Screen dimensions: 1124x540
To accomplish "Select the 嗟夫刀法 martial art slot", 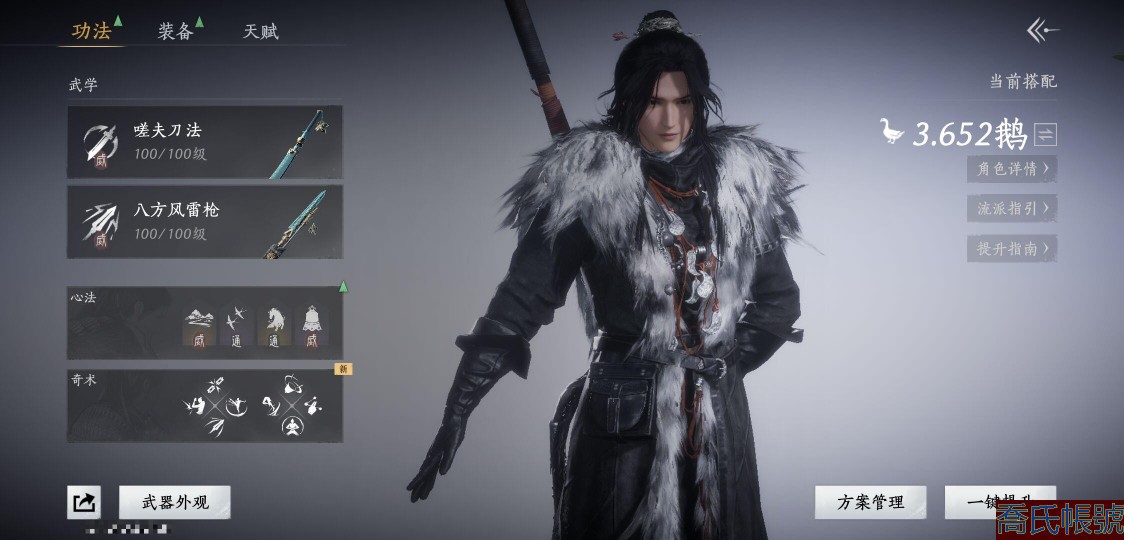I will pyautogui.click(x=205, y=142).
